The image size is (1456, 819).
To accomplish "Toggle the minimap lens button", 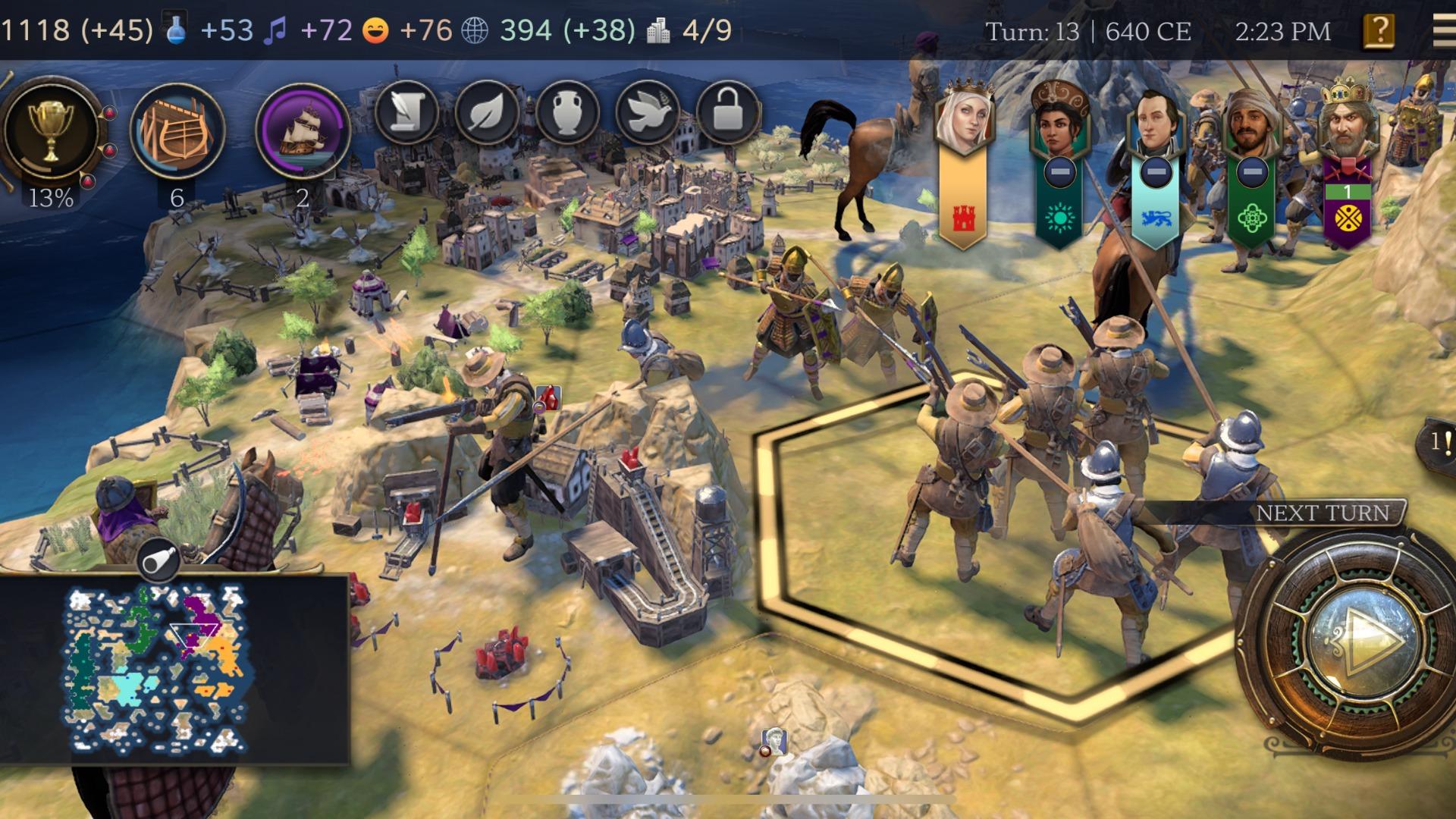I will pyautogui.click(x=159, y=561).
